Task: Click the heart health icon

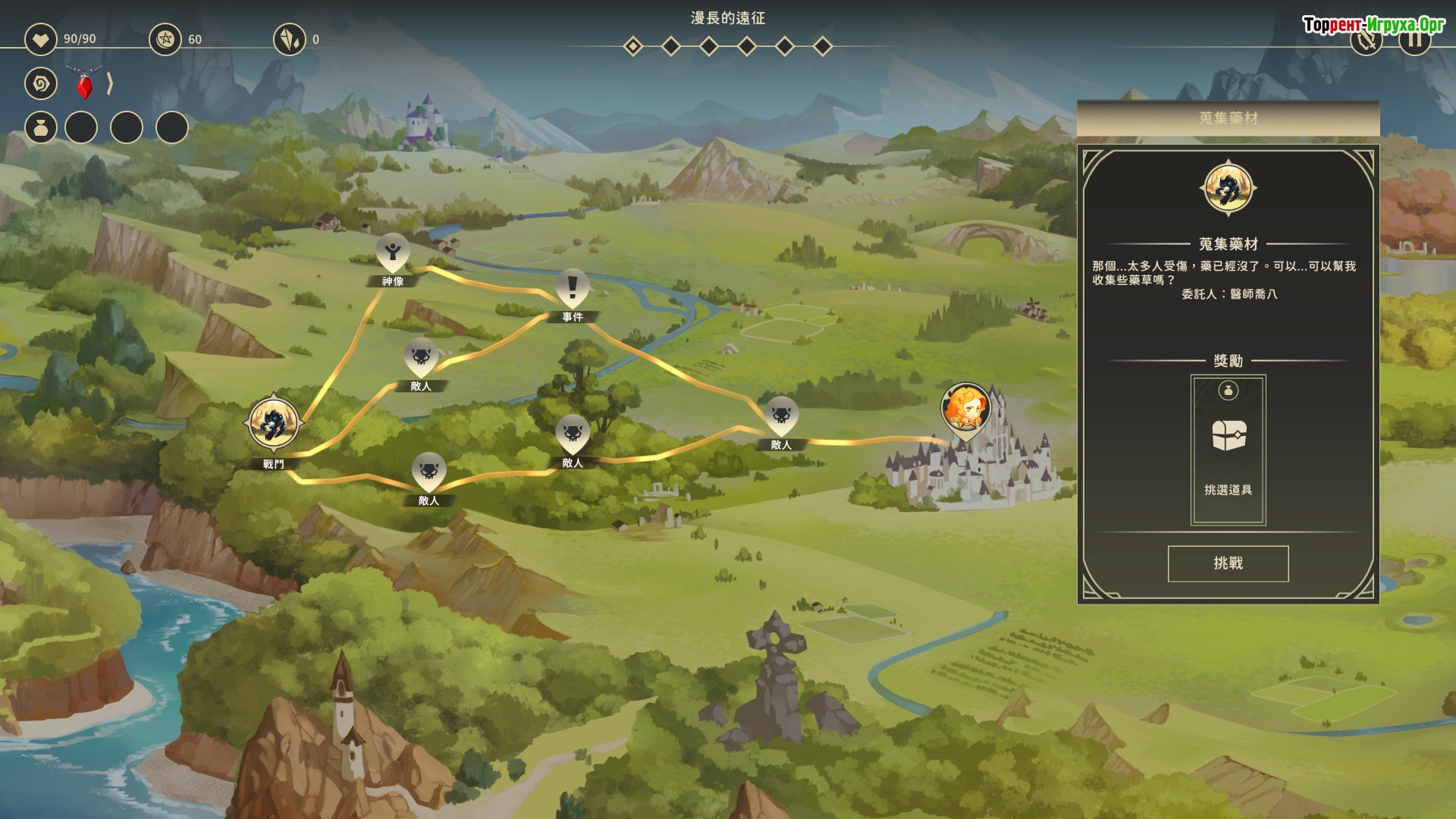Action: click(x=41, y=39)
